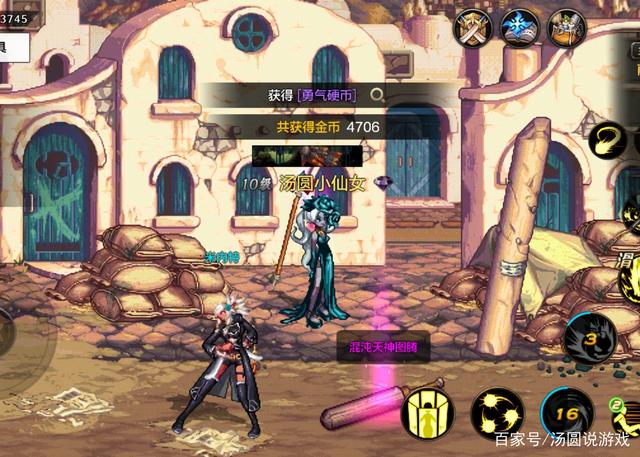640x457 pixels.
Task: Open the blue star spellbook icon
Action: click(520, 27)
